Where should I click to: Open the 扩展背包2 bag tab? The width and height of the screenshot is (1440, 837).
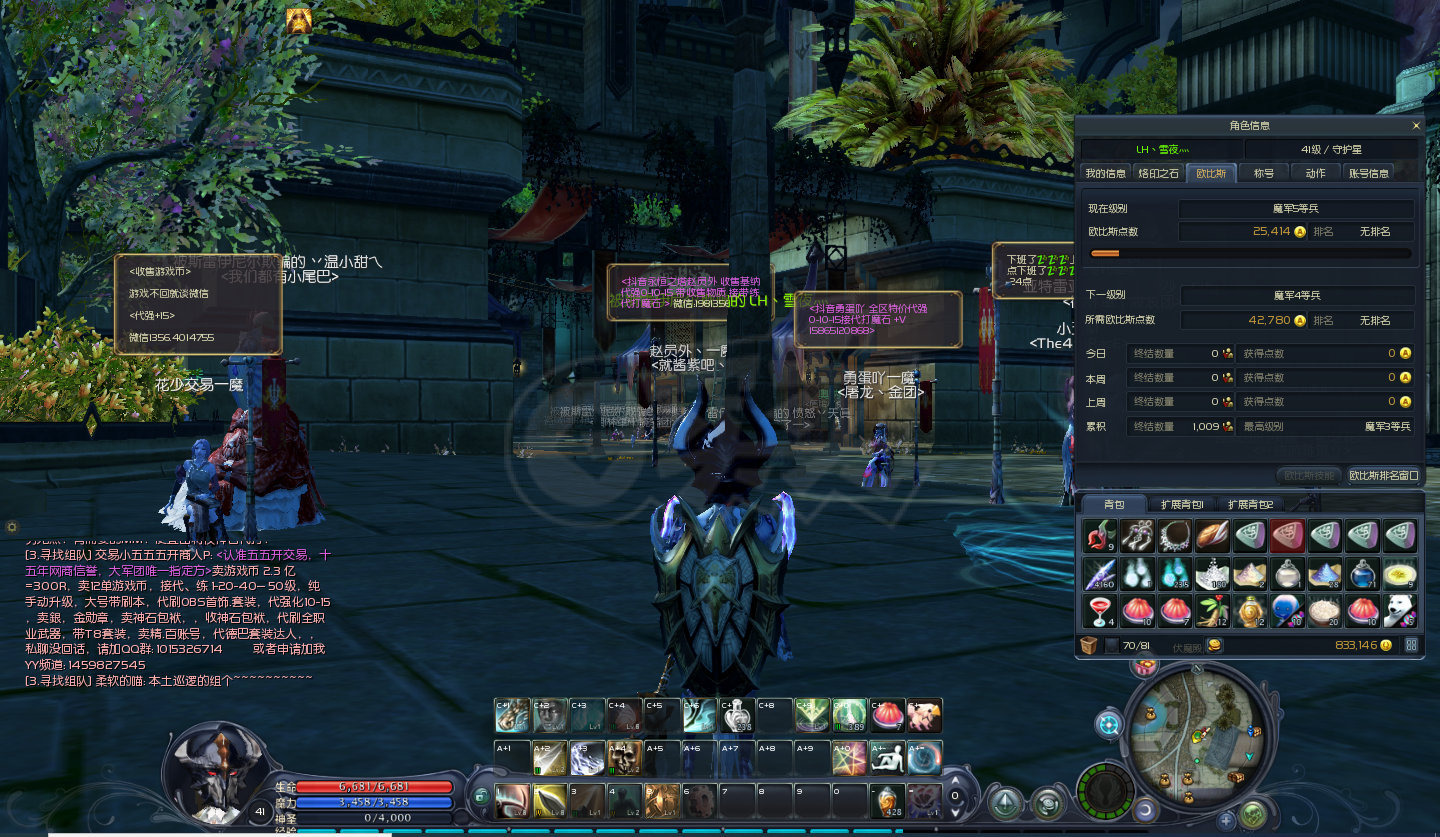pyautogui.click(x=1250, y=505)
